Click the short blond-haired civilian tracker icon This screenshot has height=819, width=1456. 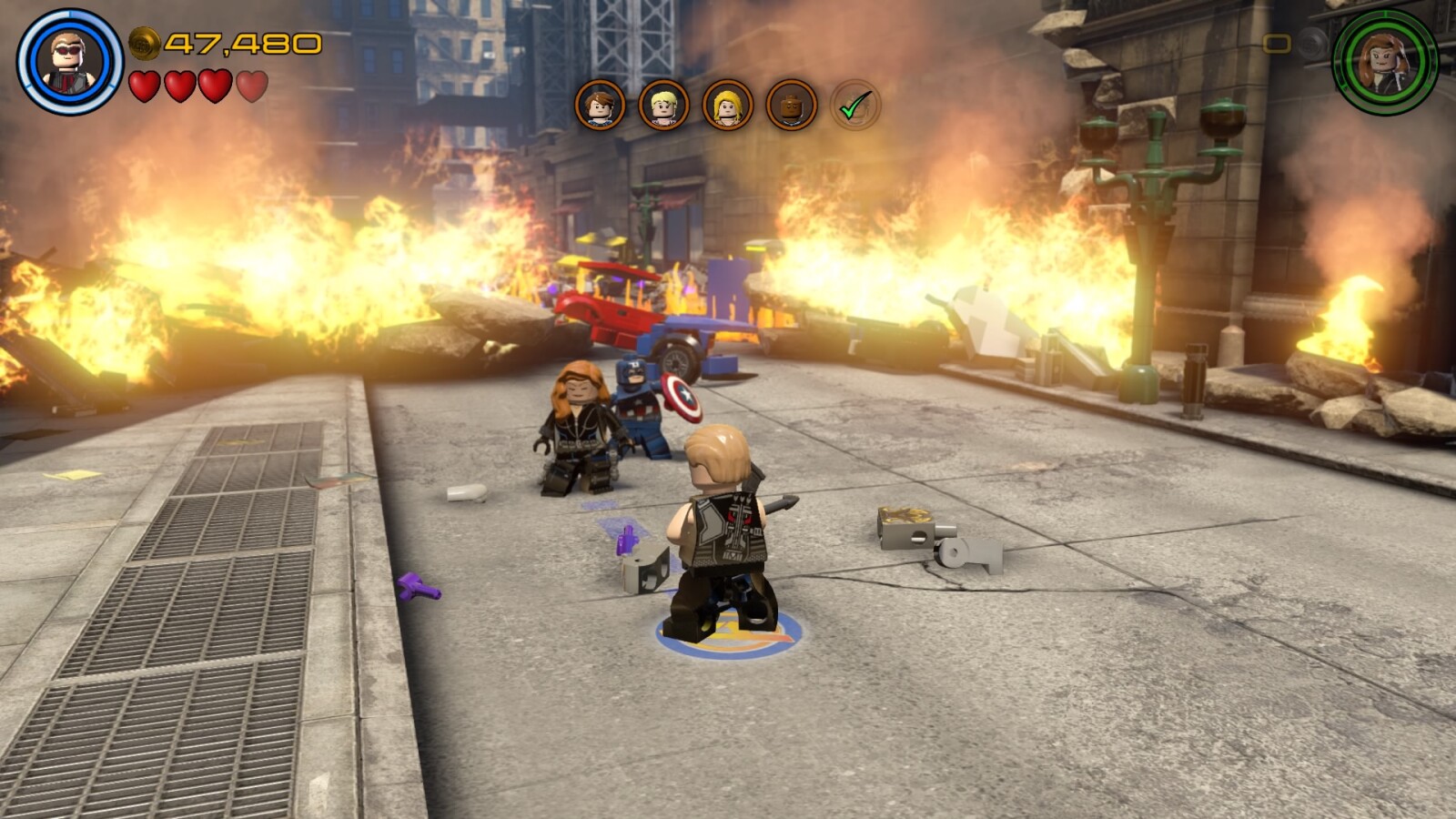[663, 106]
